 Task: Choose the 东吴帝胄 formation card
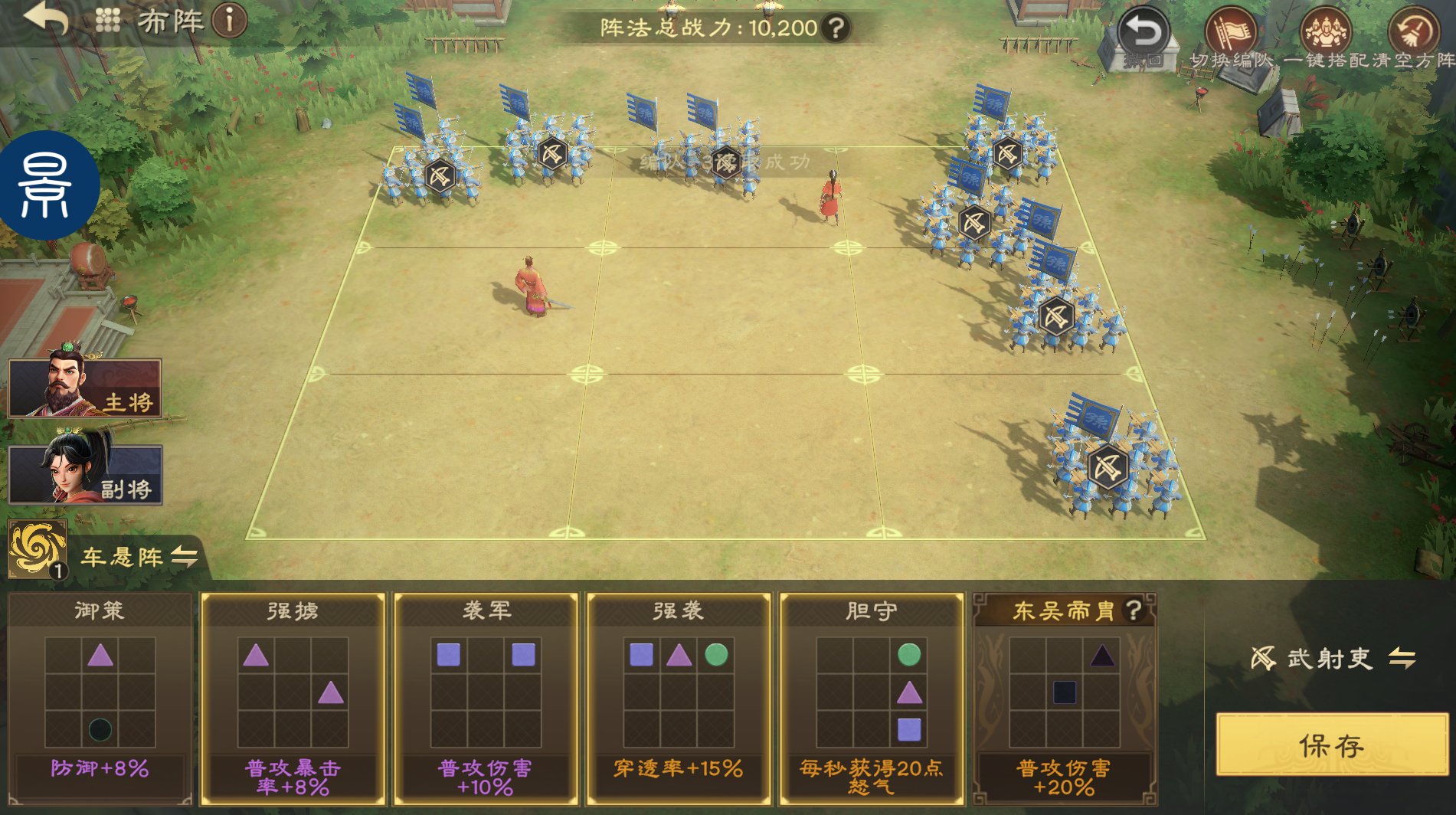click(x=1064, y=697)
